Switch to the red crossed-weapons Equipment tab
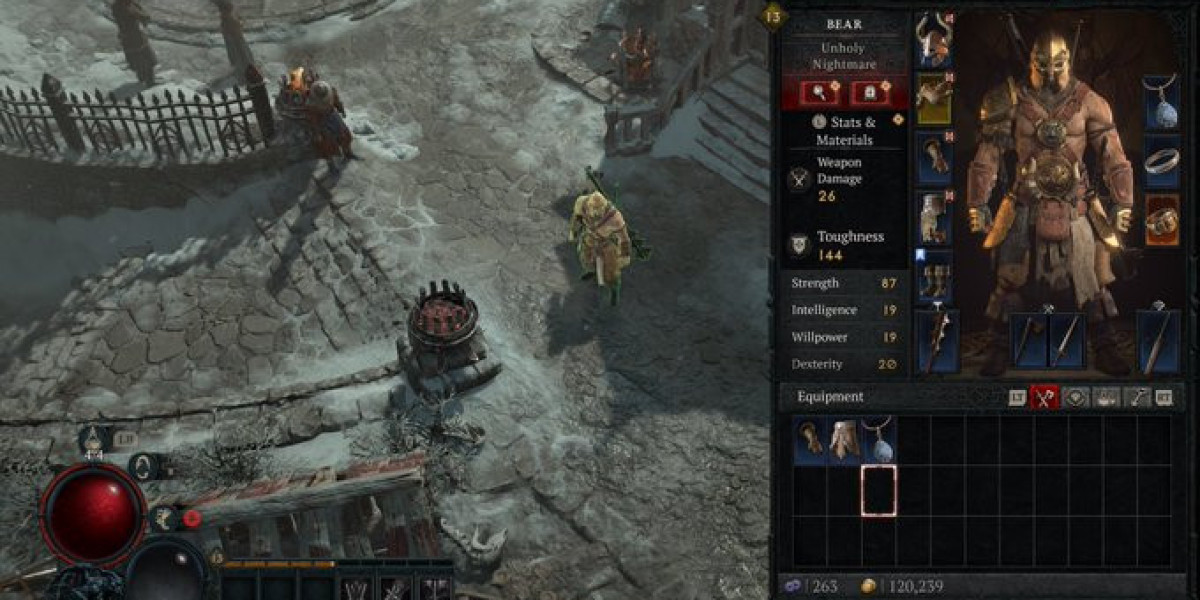 point(1045,397)
